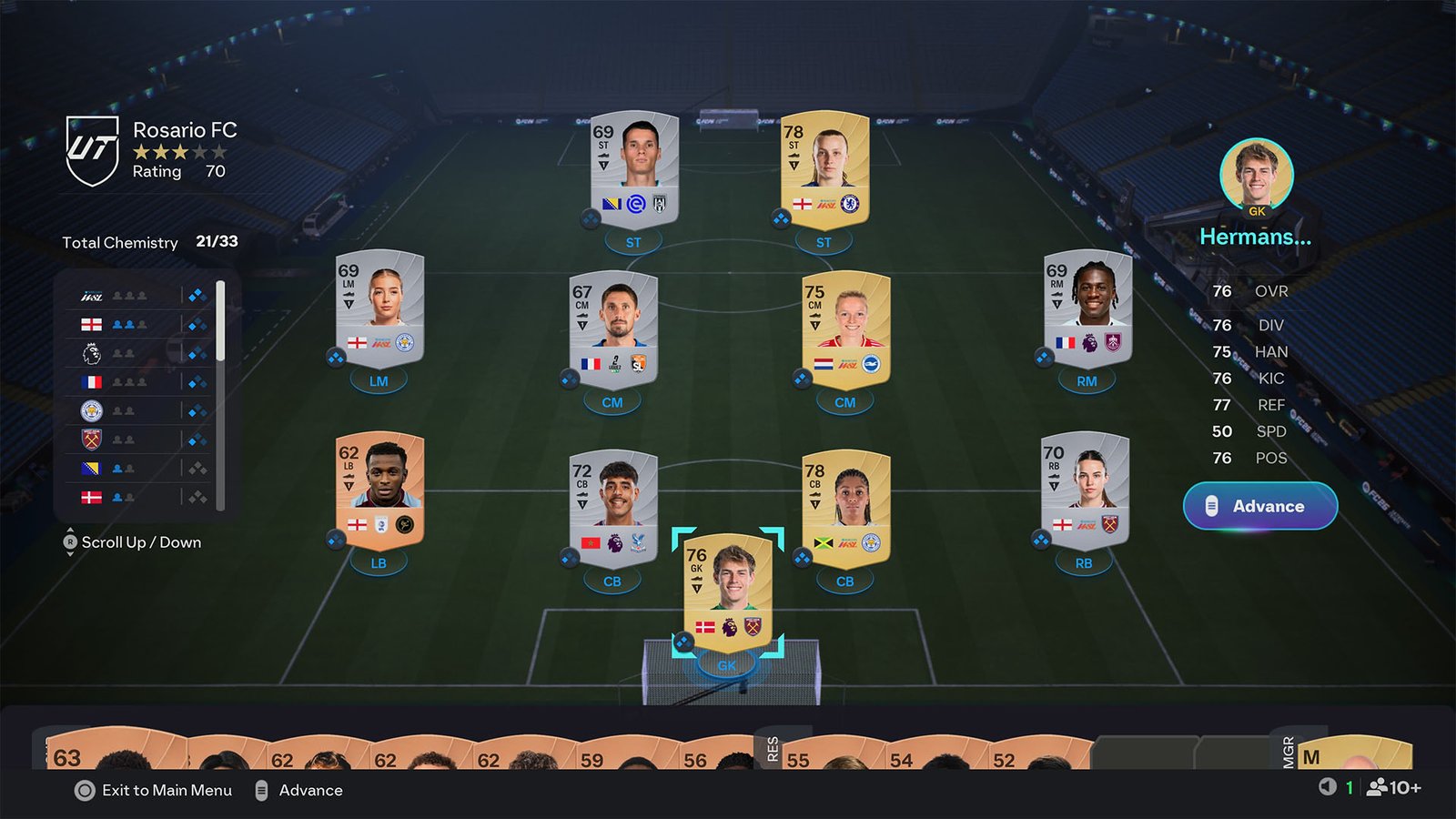Select the 78-rated Chelsea striker card
The width and height of the screenshot is (1456, 819).
click(824, 170)
